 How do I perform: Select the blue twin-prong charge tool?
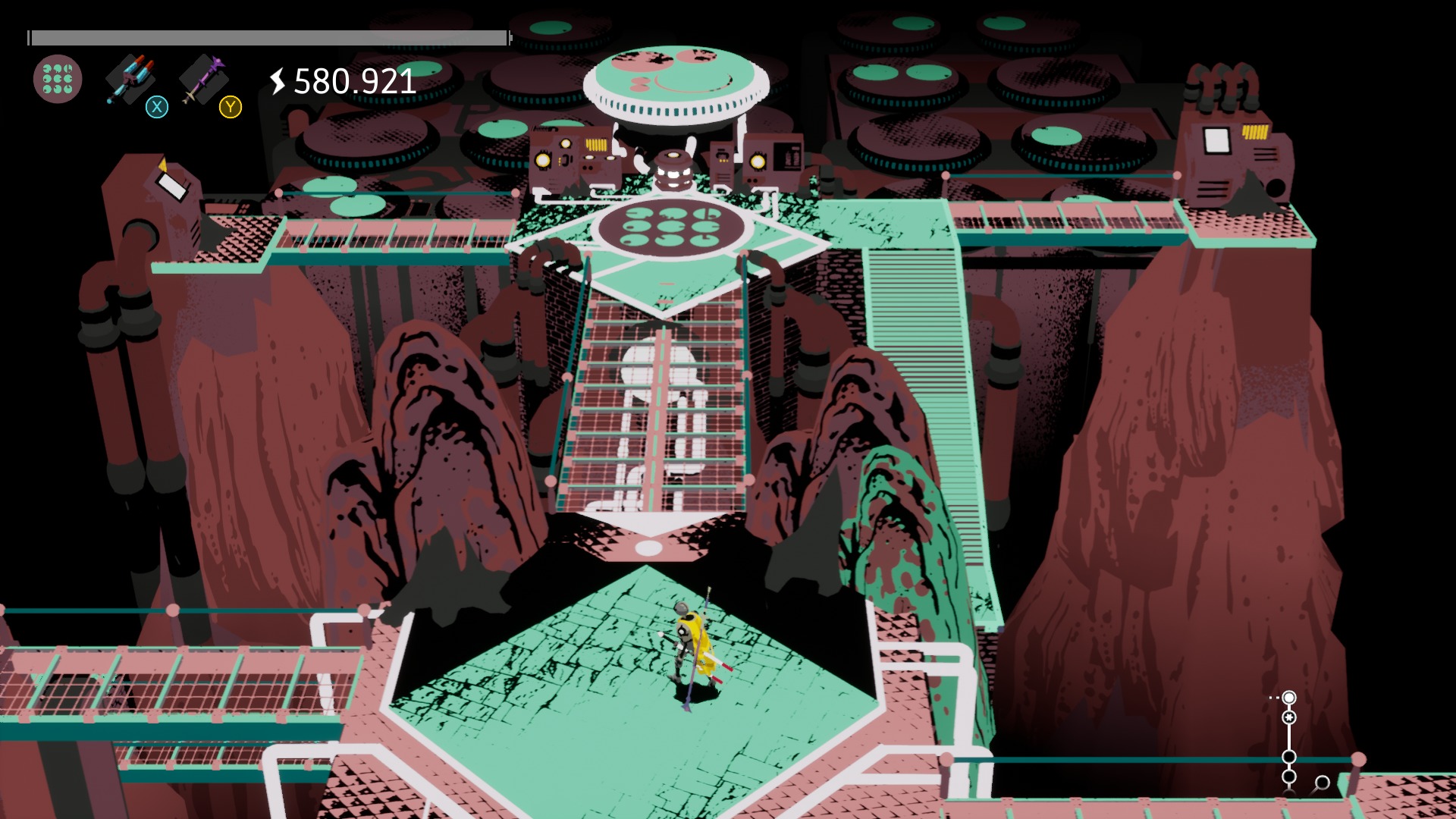coord(130,78)
